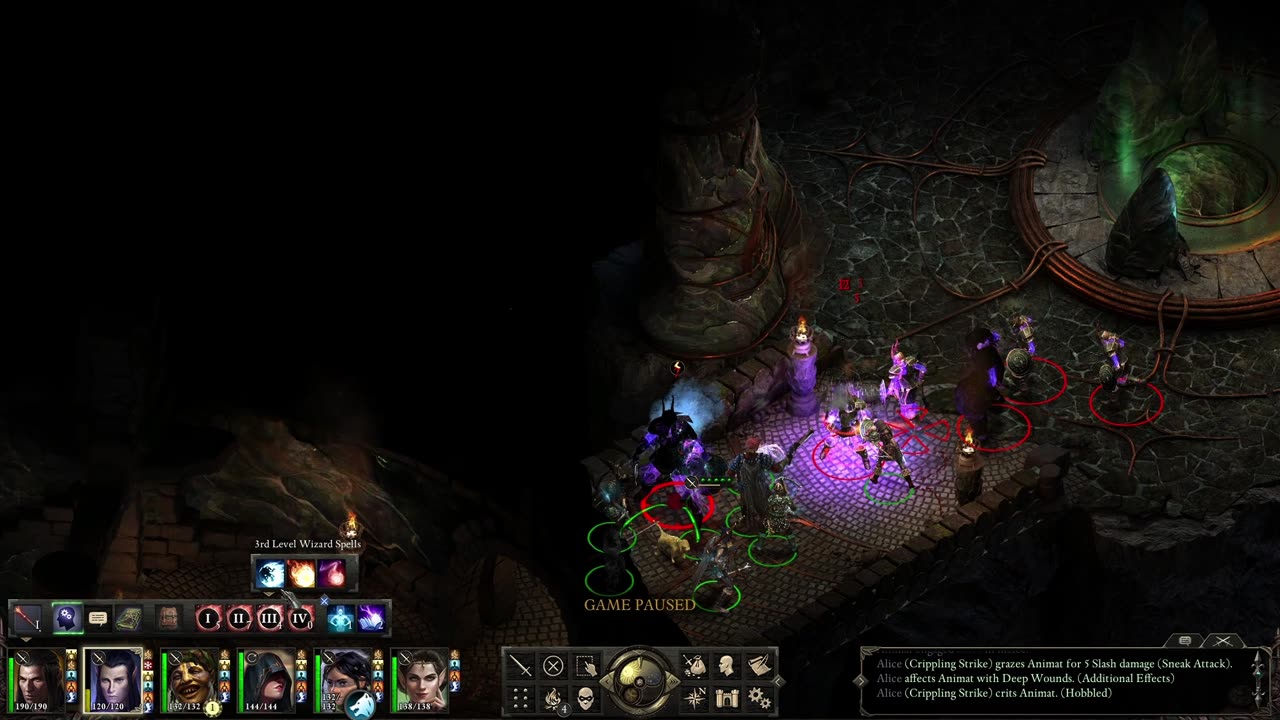This screenshot has height=720, width=1280.
Task: Open the grimoire book button
Action: pyautogui.click(x=127, y=619)
